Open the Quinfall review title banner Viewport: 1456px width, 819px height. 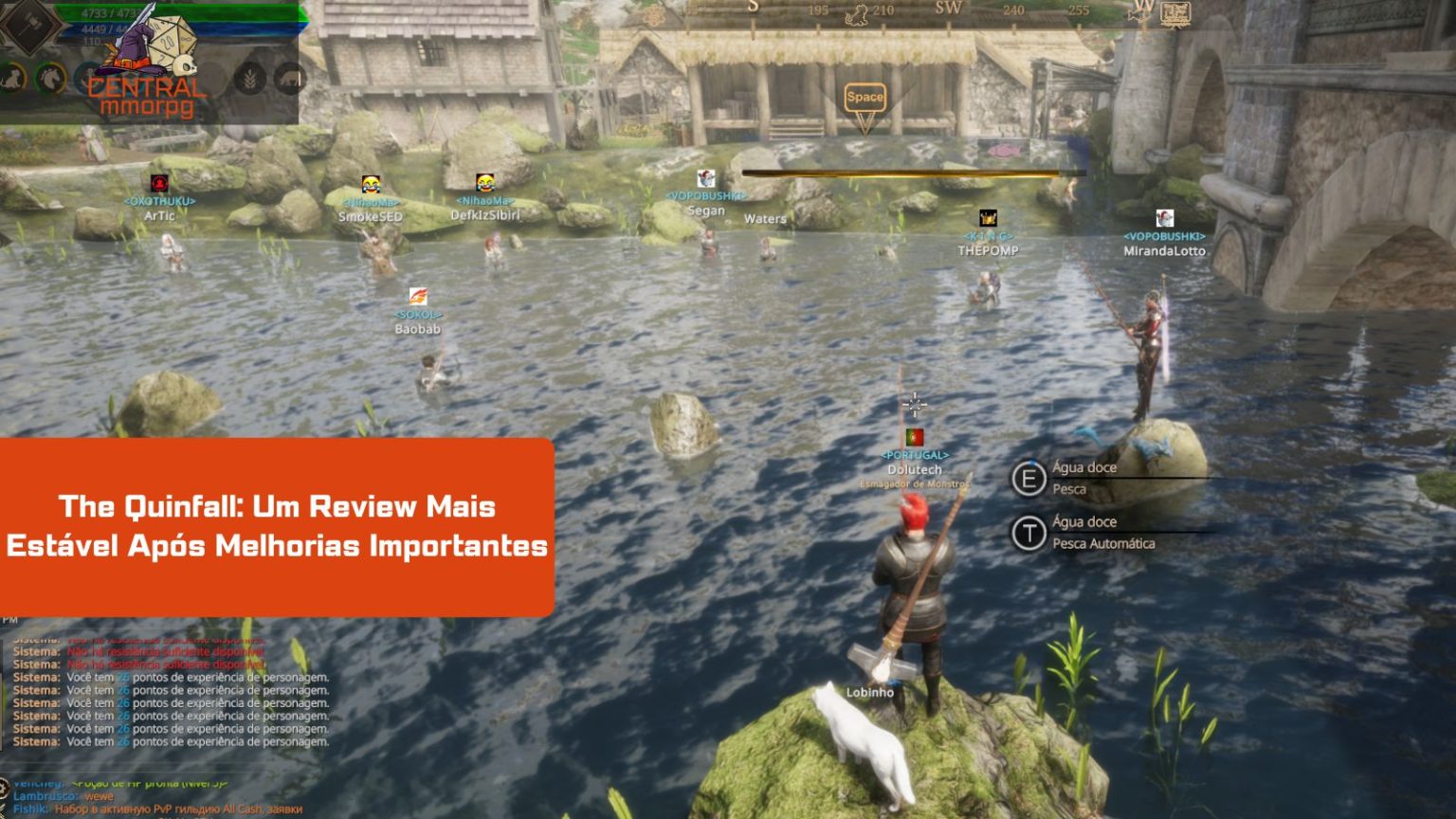pyautogui.click(x=277, y=526)
